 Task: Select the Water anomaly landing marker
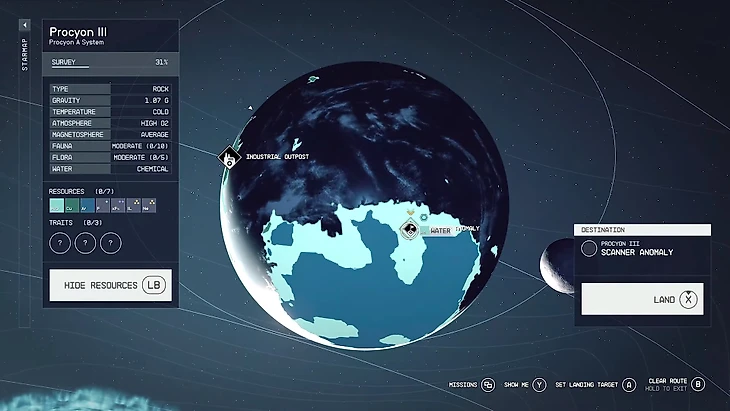(409, 231)
